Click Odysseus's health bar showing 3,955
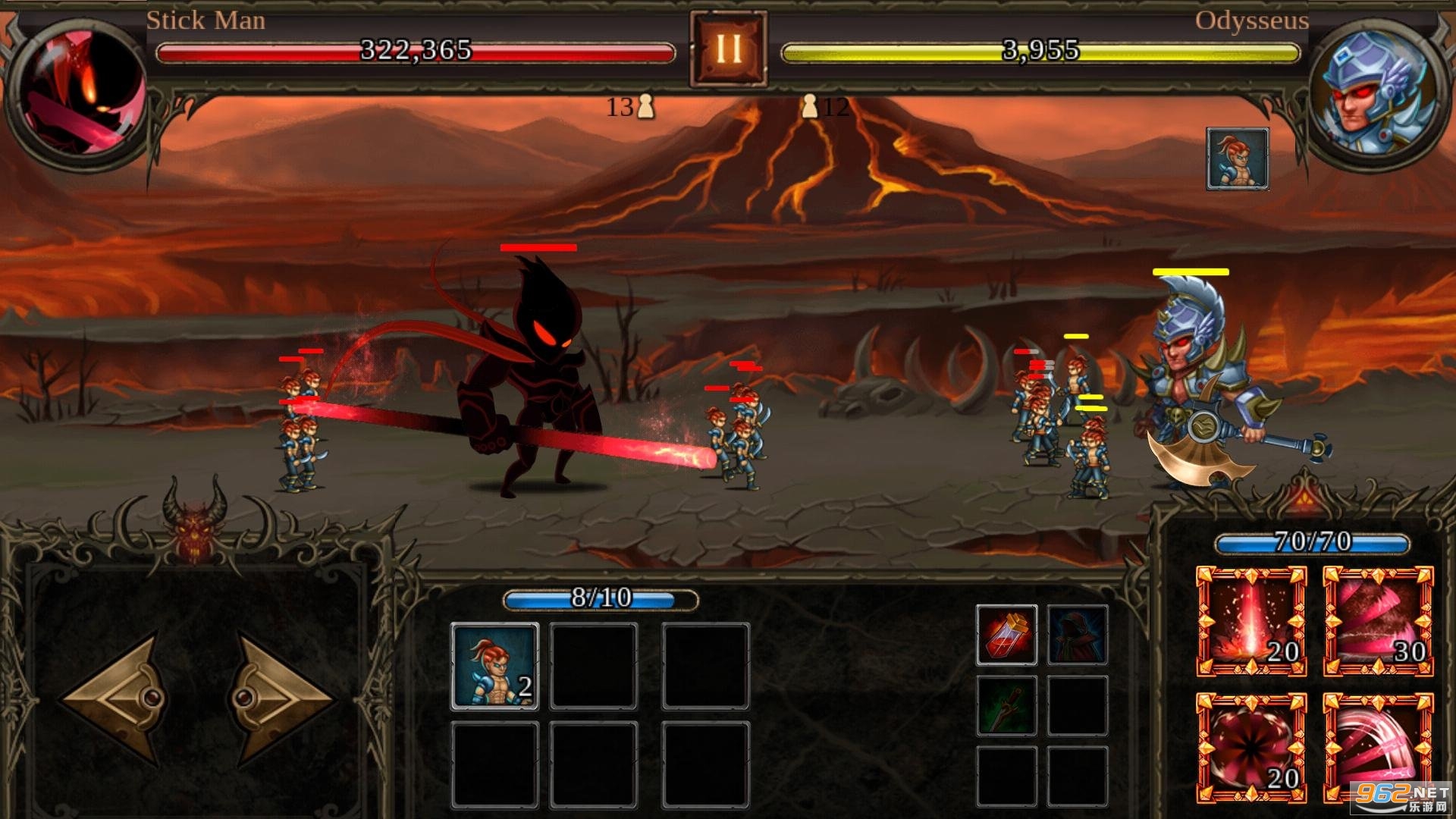1456x819 pixels. pyautogui.click(x=1040, y=52)
